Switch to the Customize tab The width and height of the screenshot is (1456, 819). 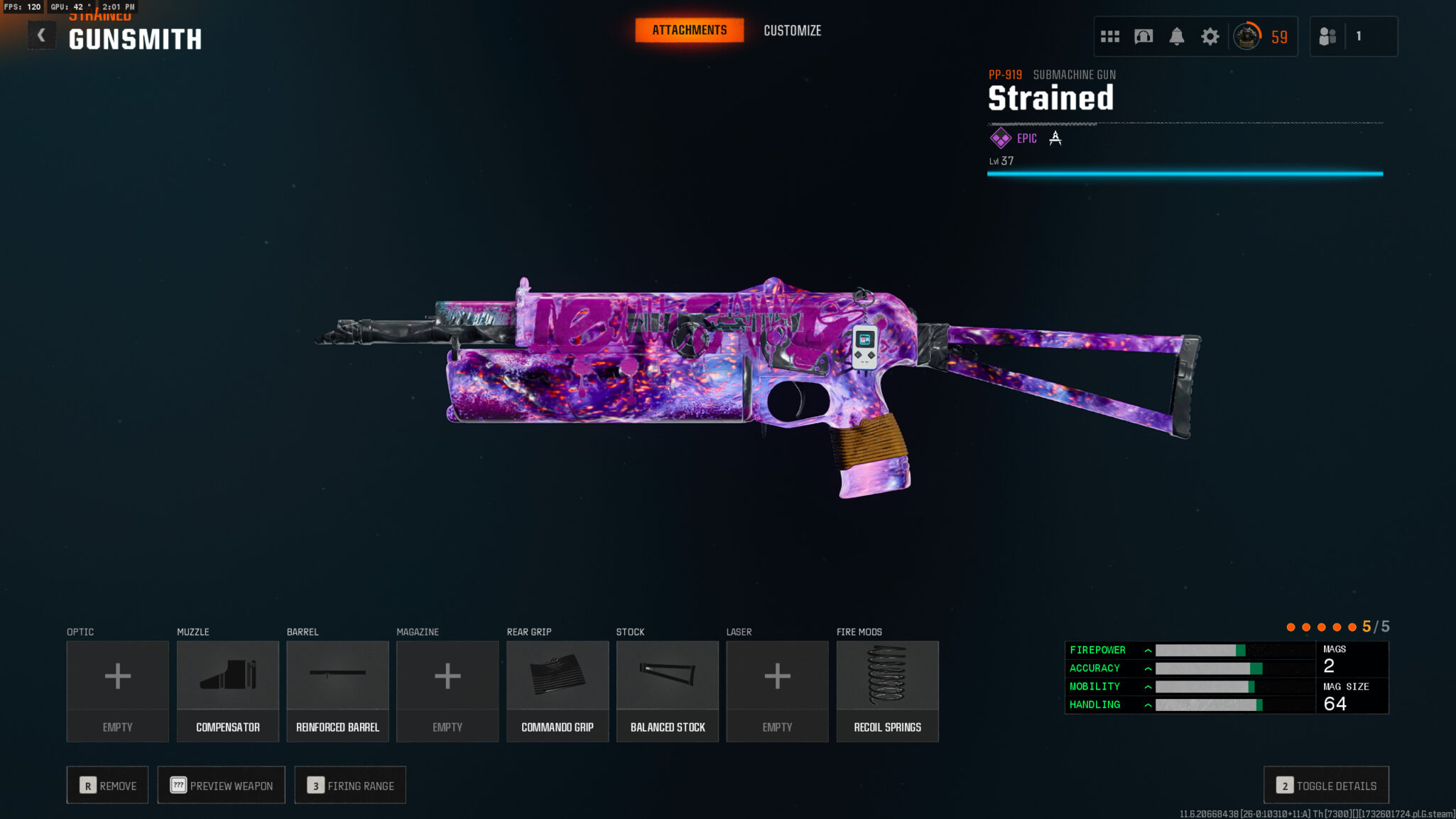coord(792,31)
